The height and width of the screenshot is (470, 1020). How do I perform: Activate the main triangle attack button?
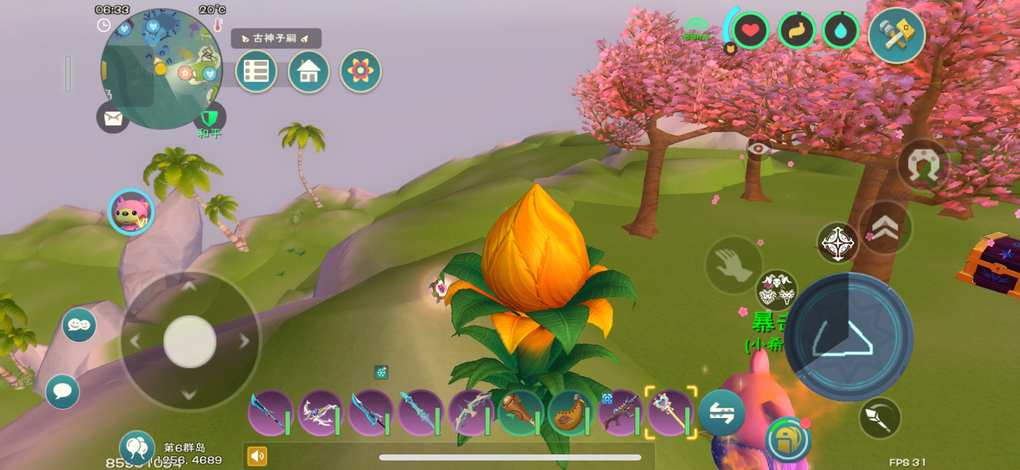[x=854, y=336]
